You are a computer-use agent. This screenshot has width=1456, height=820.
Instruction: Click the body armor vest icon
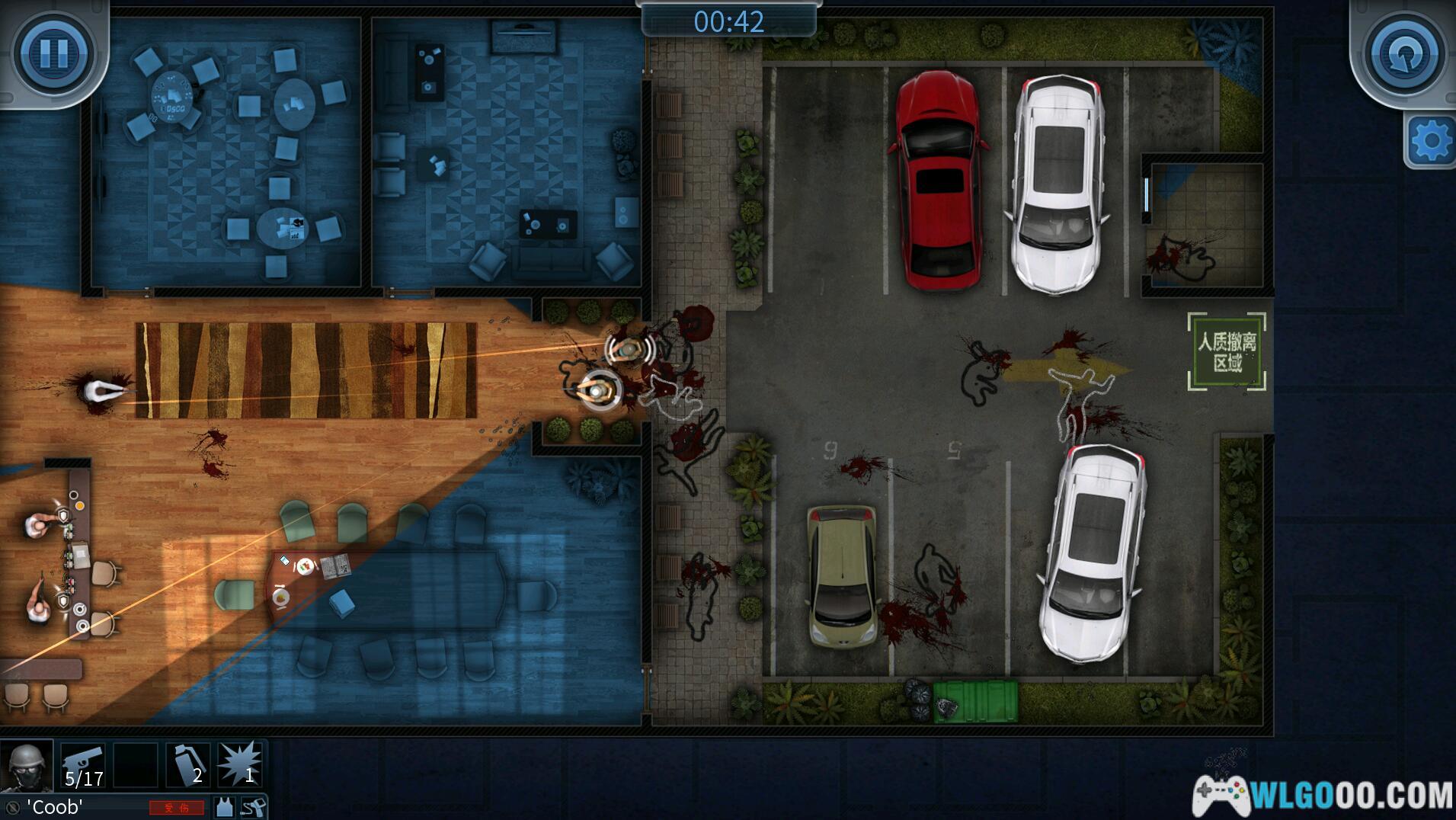[x=224, y=807]
